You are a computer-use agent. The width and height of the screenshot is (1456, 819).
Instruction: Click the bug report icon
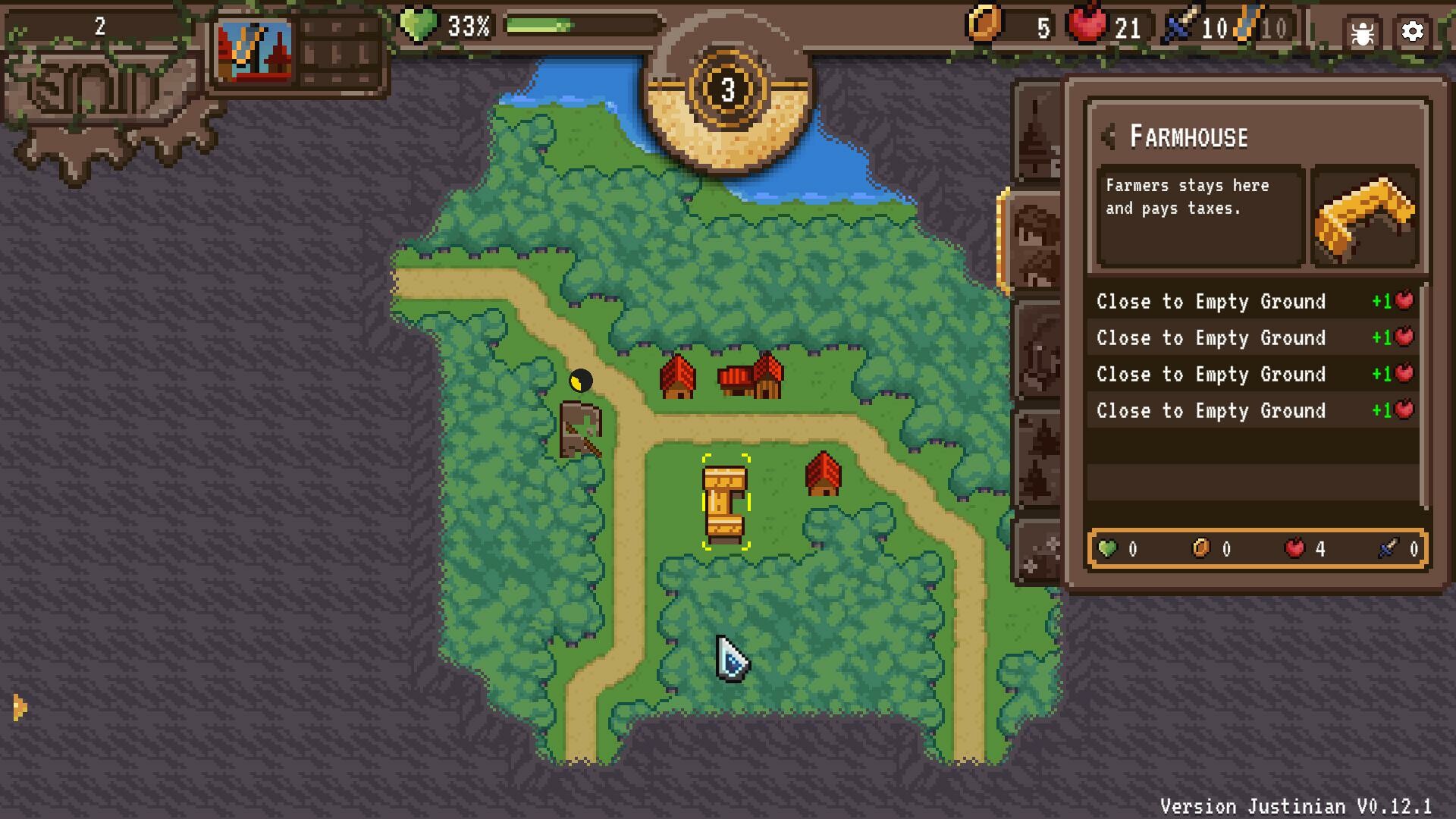[x=1363, y=32]
